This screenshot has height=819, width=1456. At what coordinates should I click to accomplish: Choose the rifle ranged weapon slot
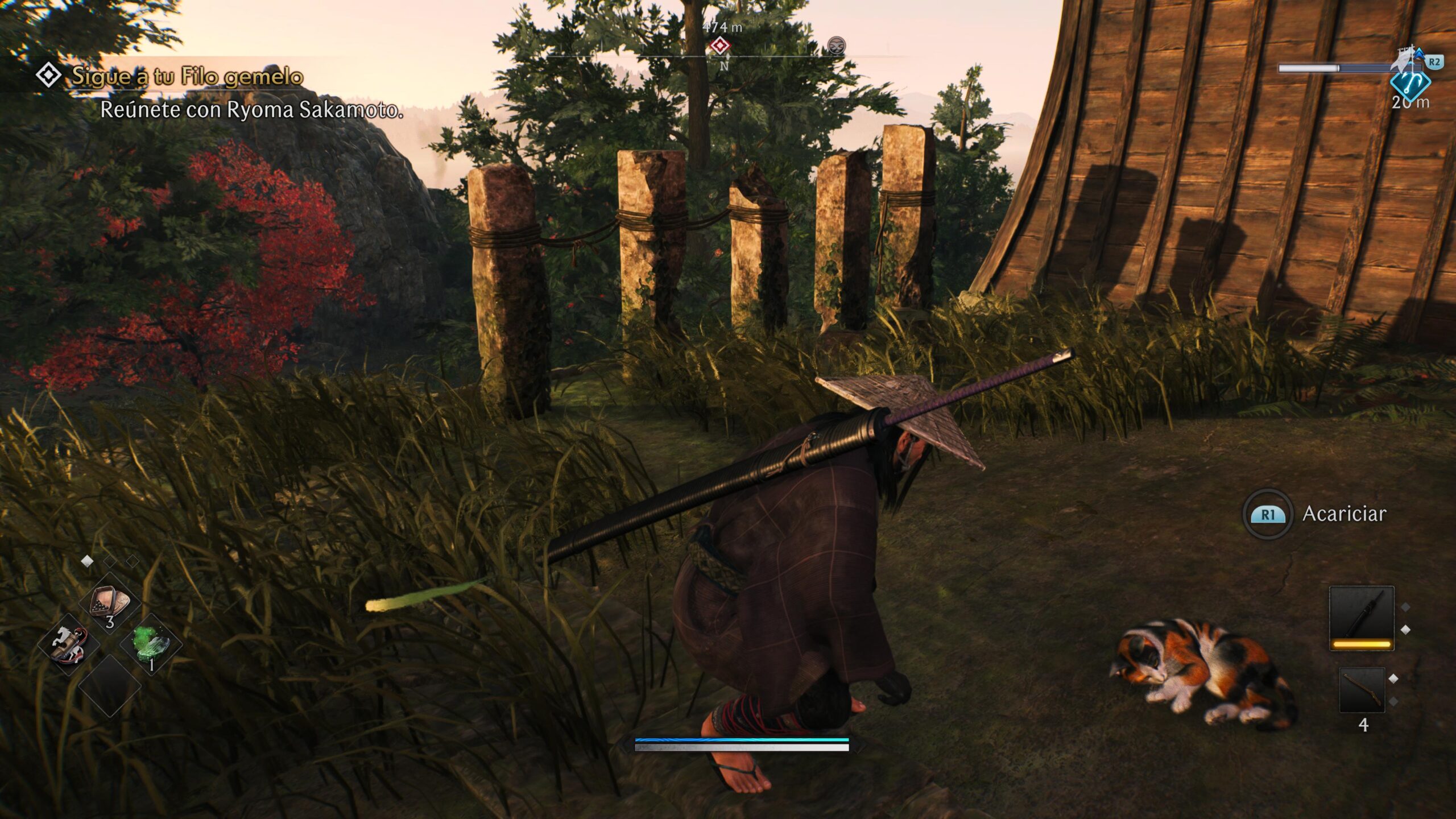1362,690
